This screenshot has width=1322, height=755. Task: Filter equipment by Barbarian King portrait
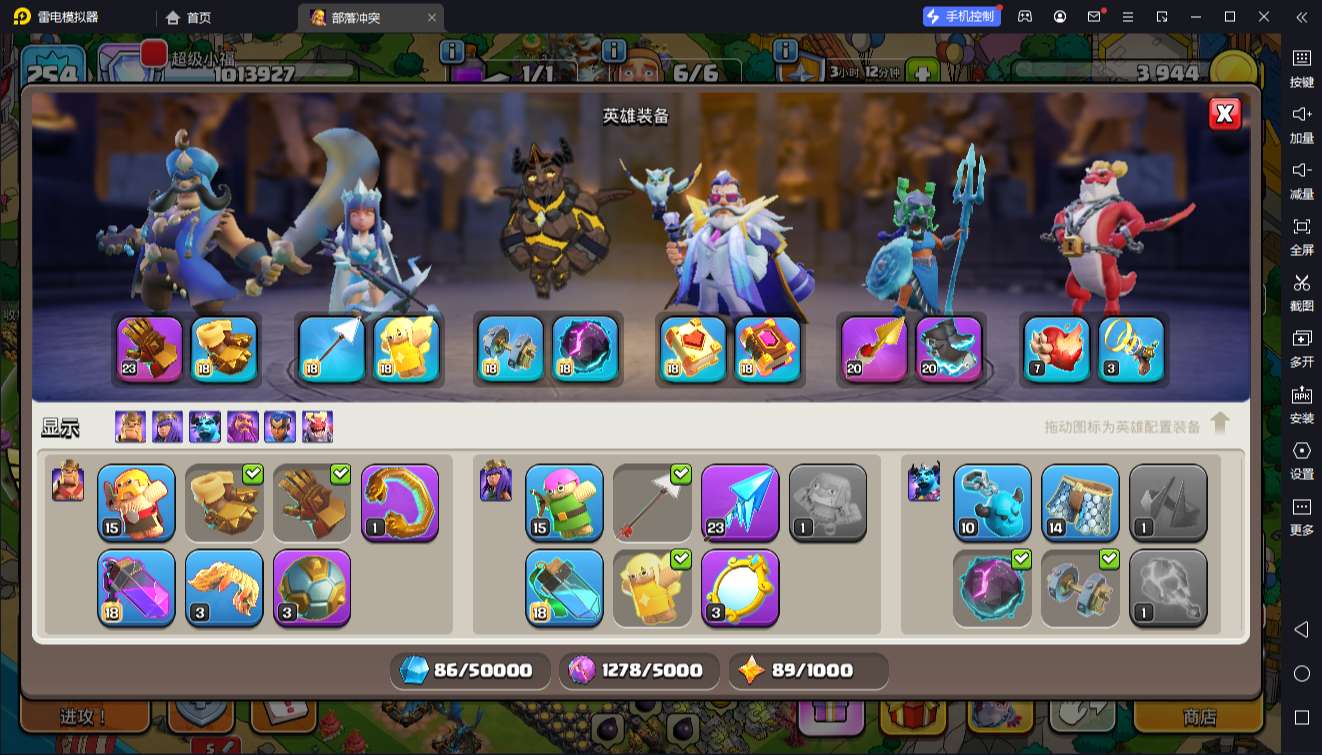pyautogui.click(x=130, y=427)
